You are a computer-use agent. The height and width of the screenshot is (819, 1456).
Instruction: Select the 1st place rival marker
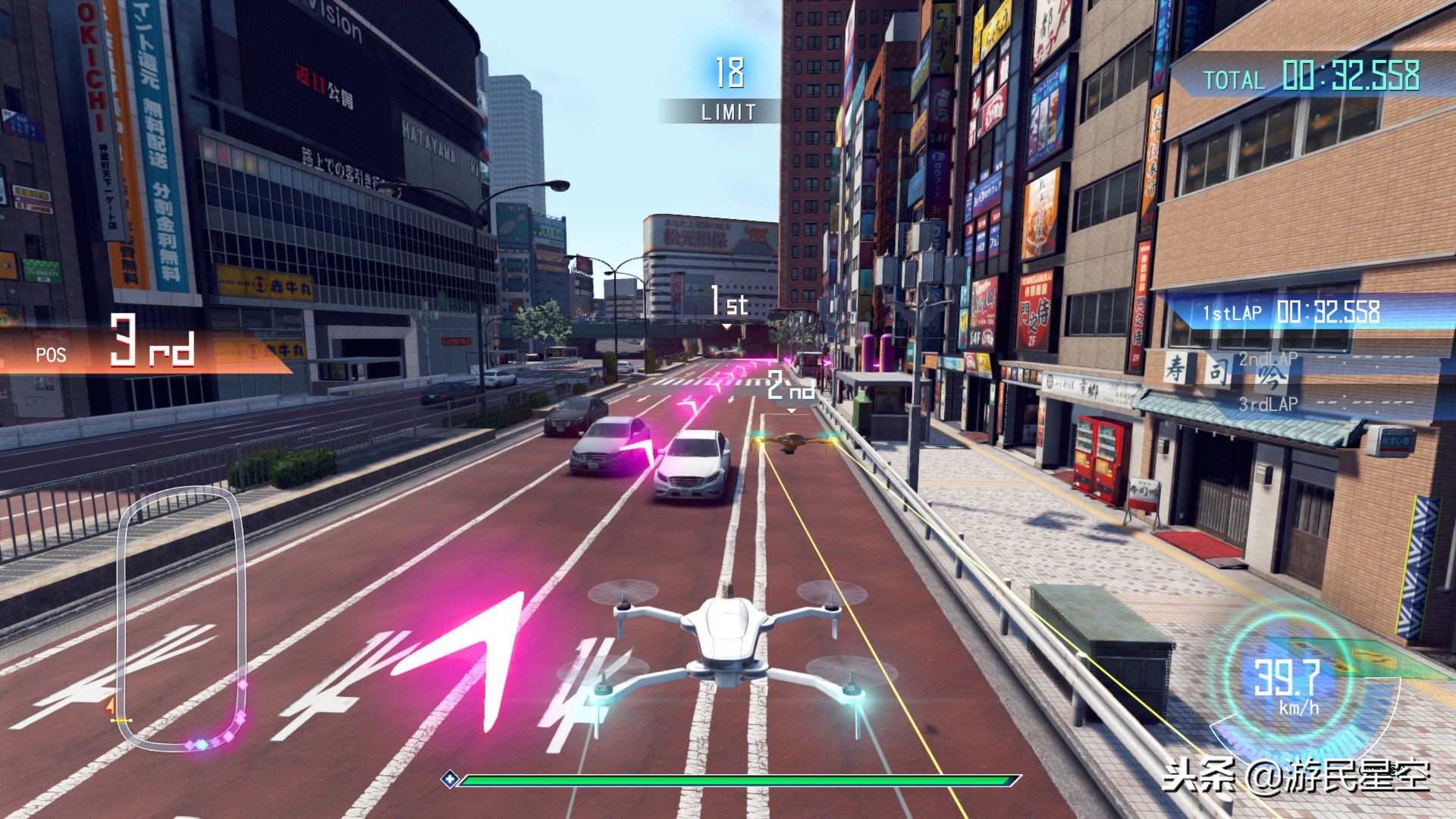click(x=728, y=306)
